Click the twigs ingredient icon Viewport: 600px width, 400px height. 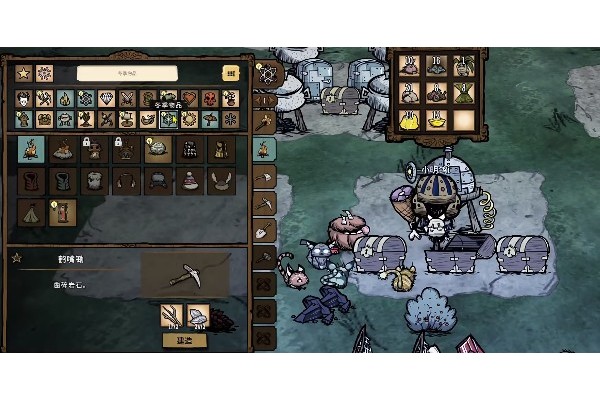click(171, 316)
